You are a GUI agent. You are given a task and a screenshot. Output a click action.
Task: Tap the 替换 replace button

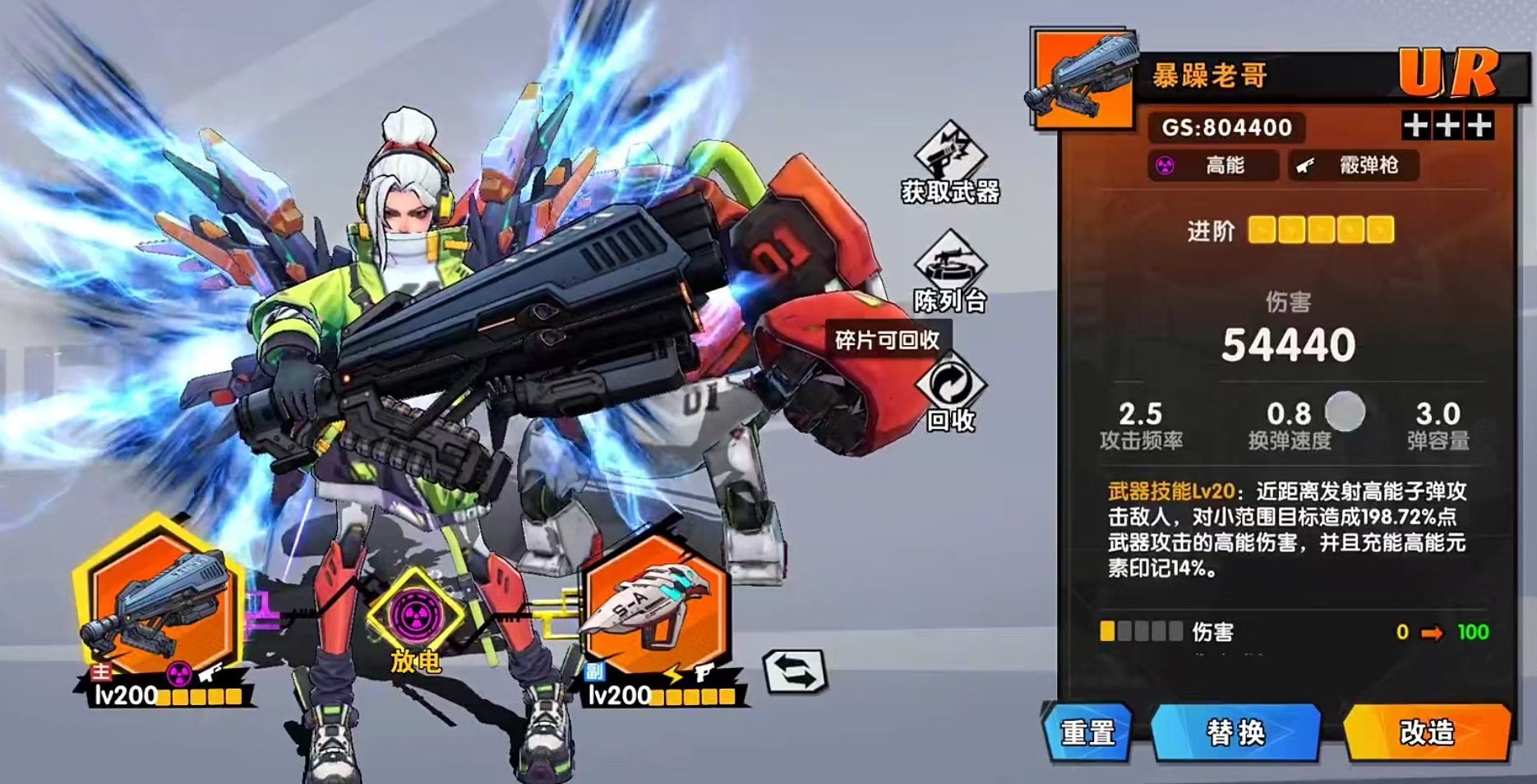click(x=1235, y=731)
